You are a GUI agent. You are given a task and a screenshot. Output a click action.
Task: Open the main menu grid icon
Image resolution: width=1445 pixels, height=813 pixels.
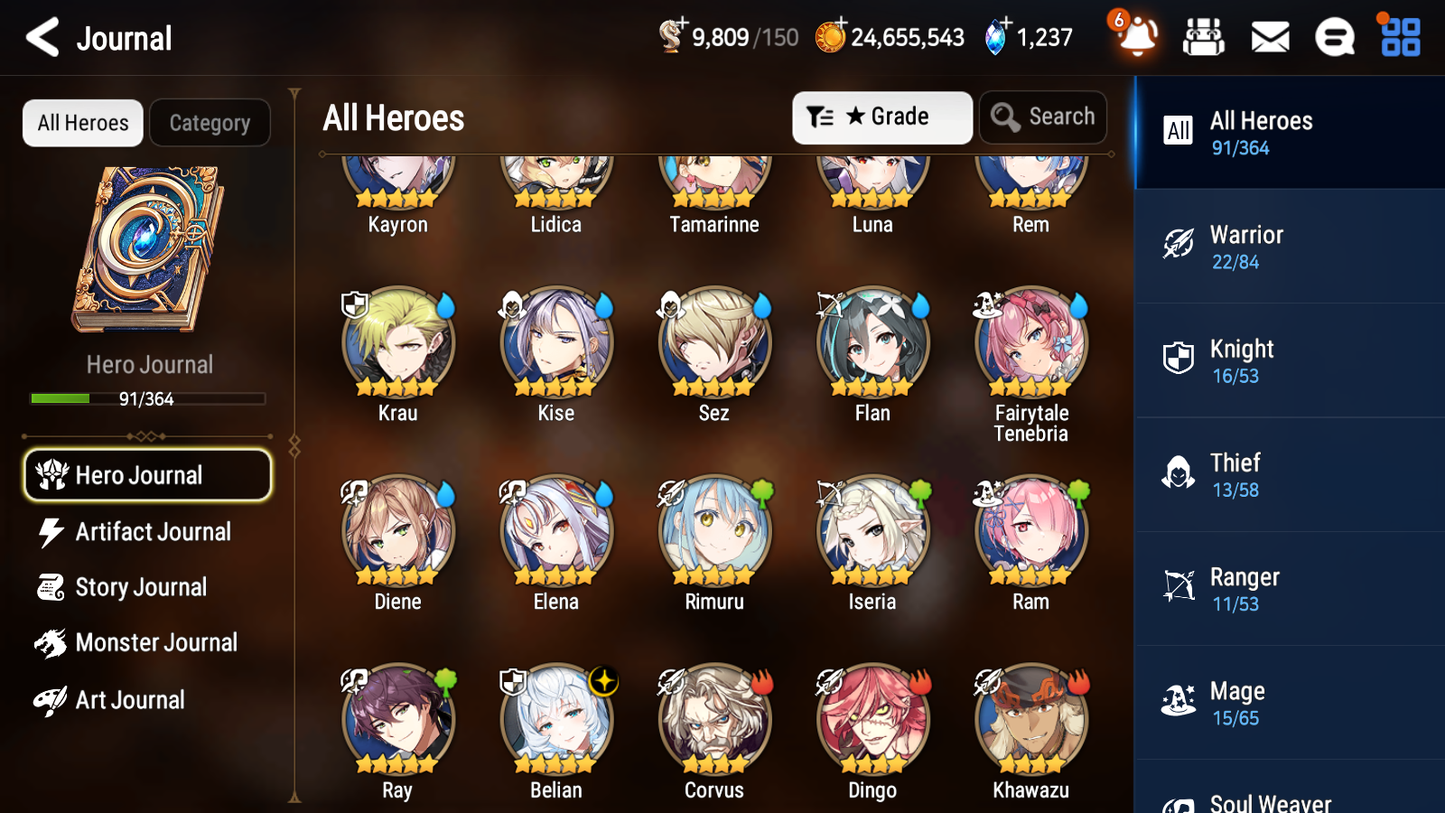(x=1399, y=36)
